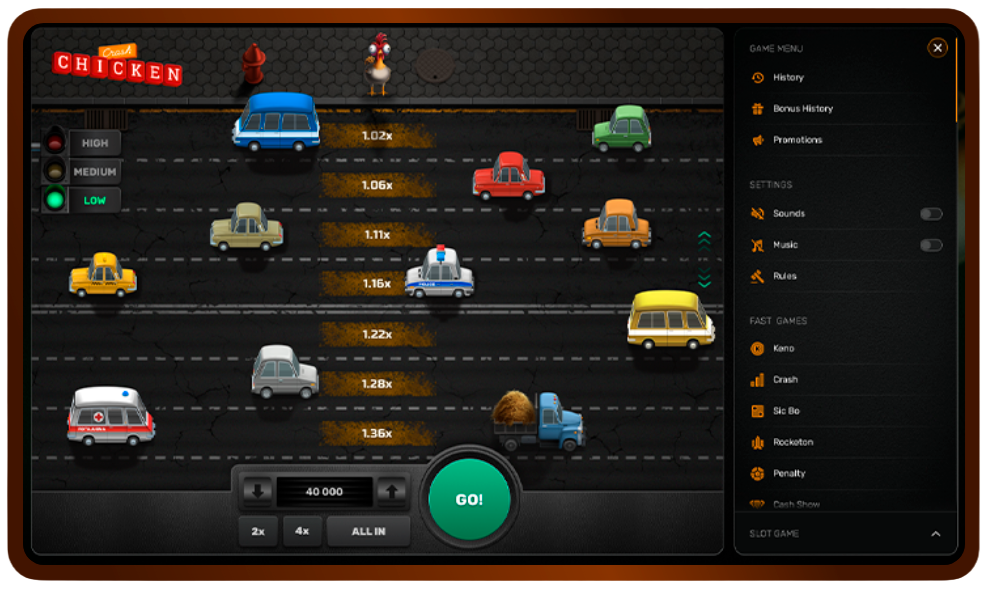
Task: Open the Sic Bo fast game
Action: [786, 411]
